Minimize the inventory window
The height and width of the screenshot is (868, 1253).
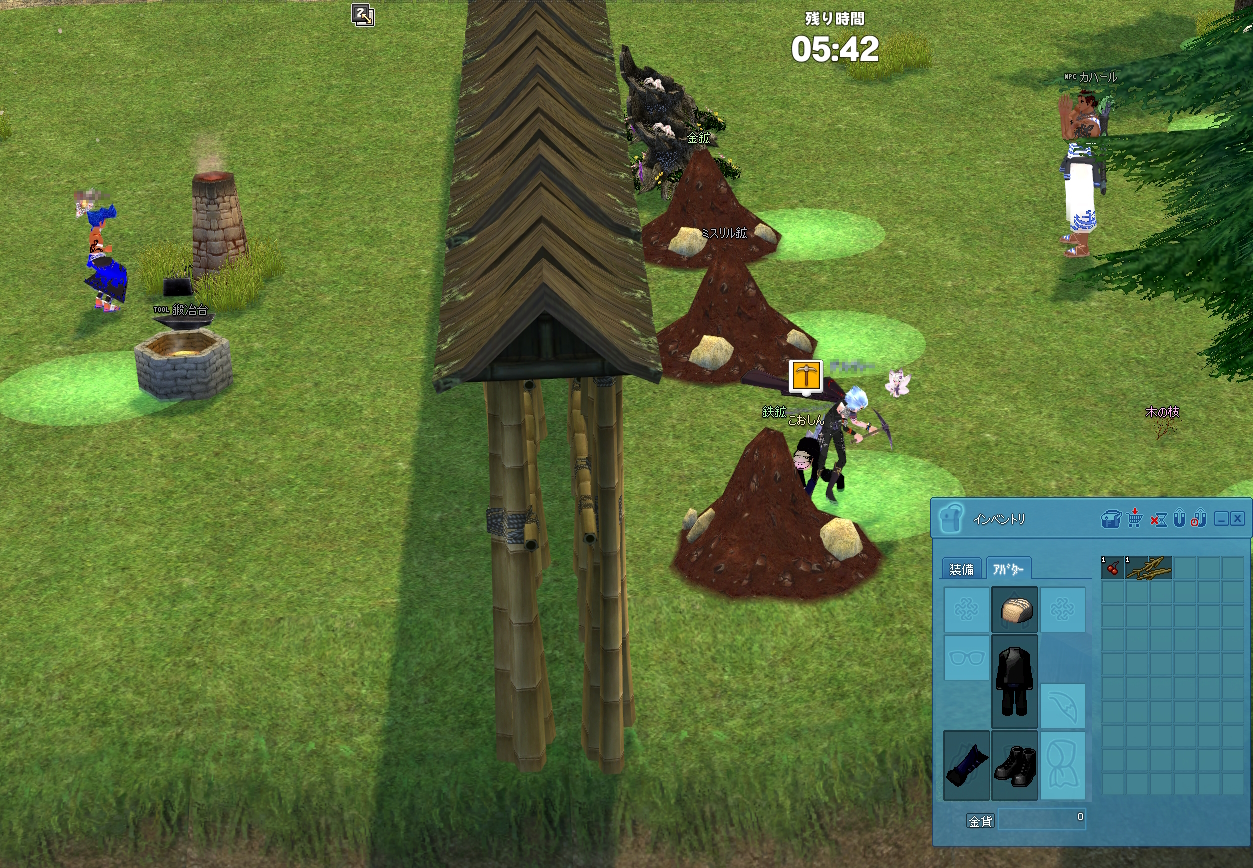pos(1221,519)
